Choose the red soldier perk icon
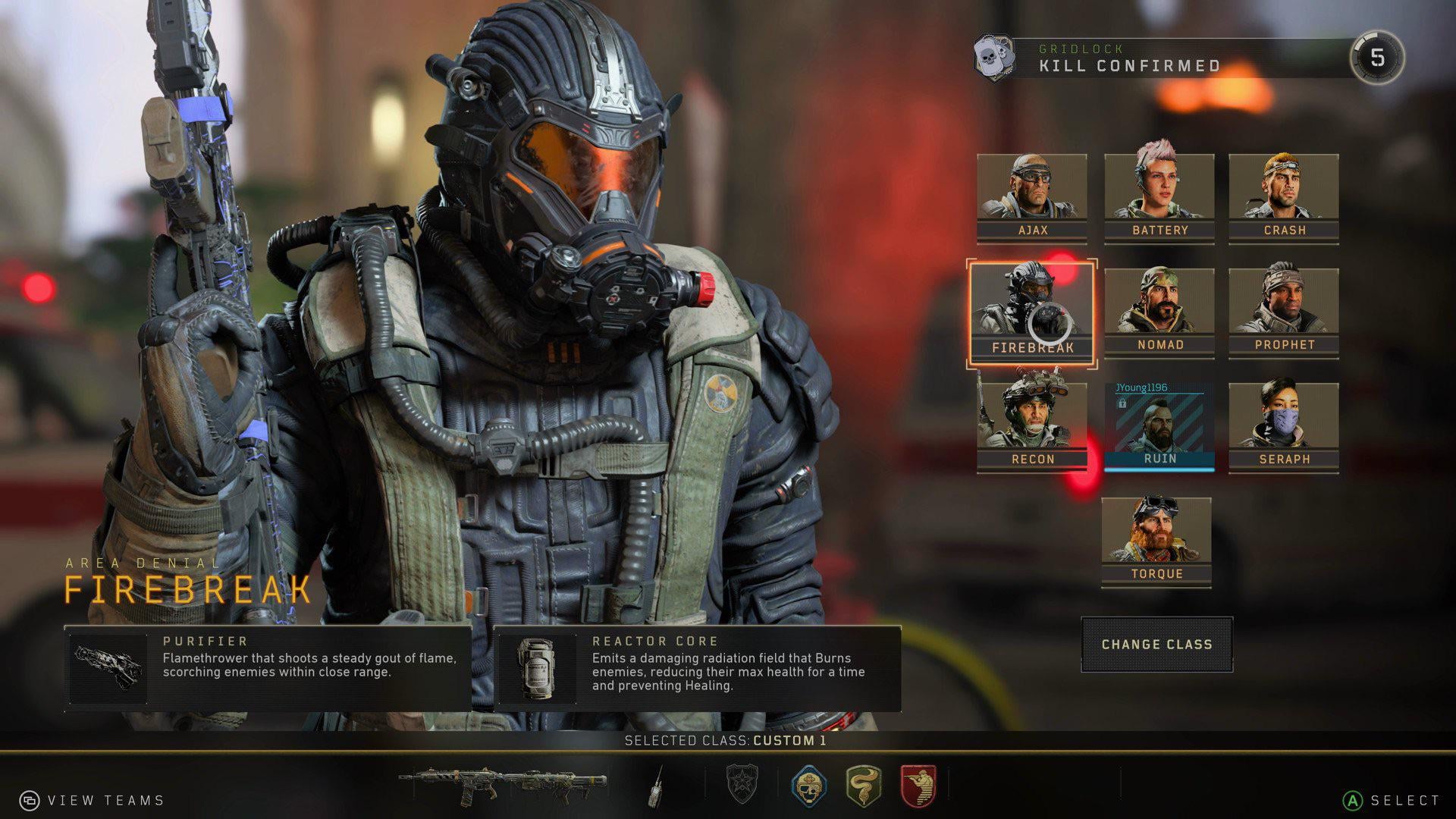The height and width of the screenshot is (819, 1456). (x=918, y=785)
